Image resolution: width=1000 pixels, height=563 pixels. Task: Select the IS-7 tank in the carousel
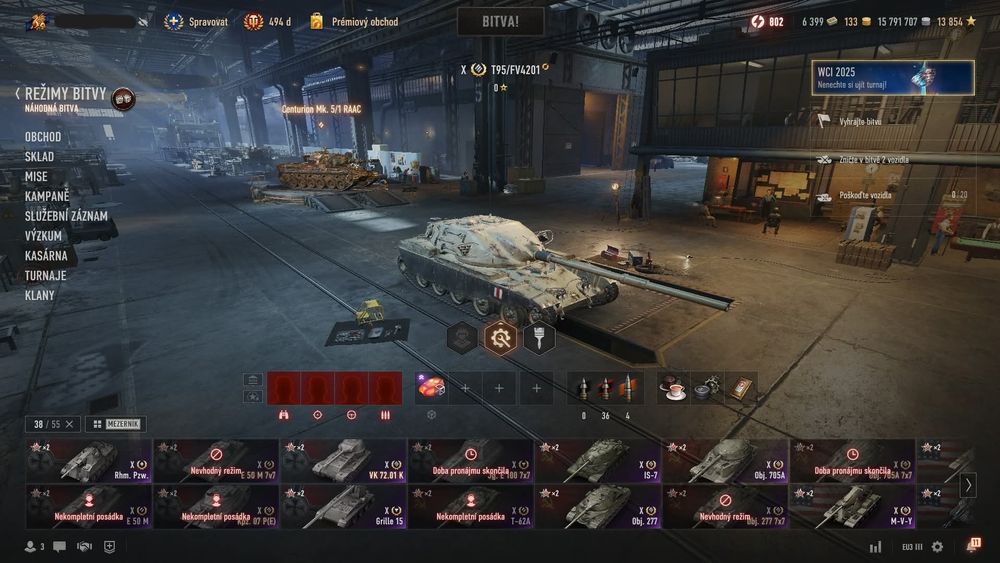click(598, 461)
